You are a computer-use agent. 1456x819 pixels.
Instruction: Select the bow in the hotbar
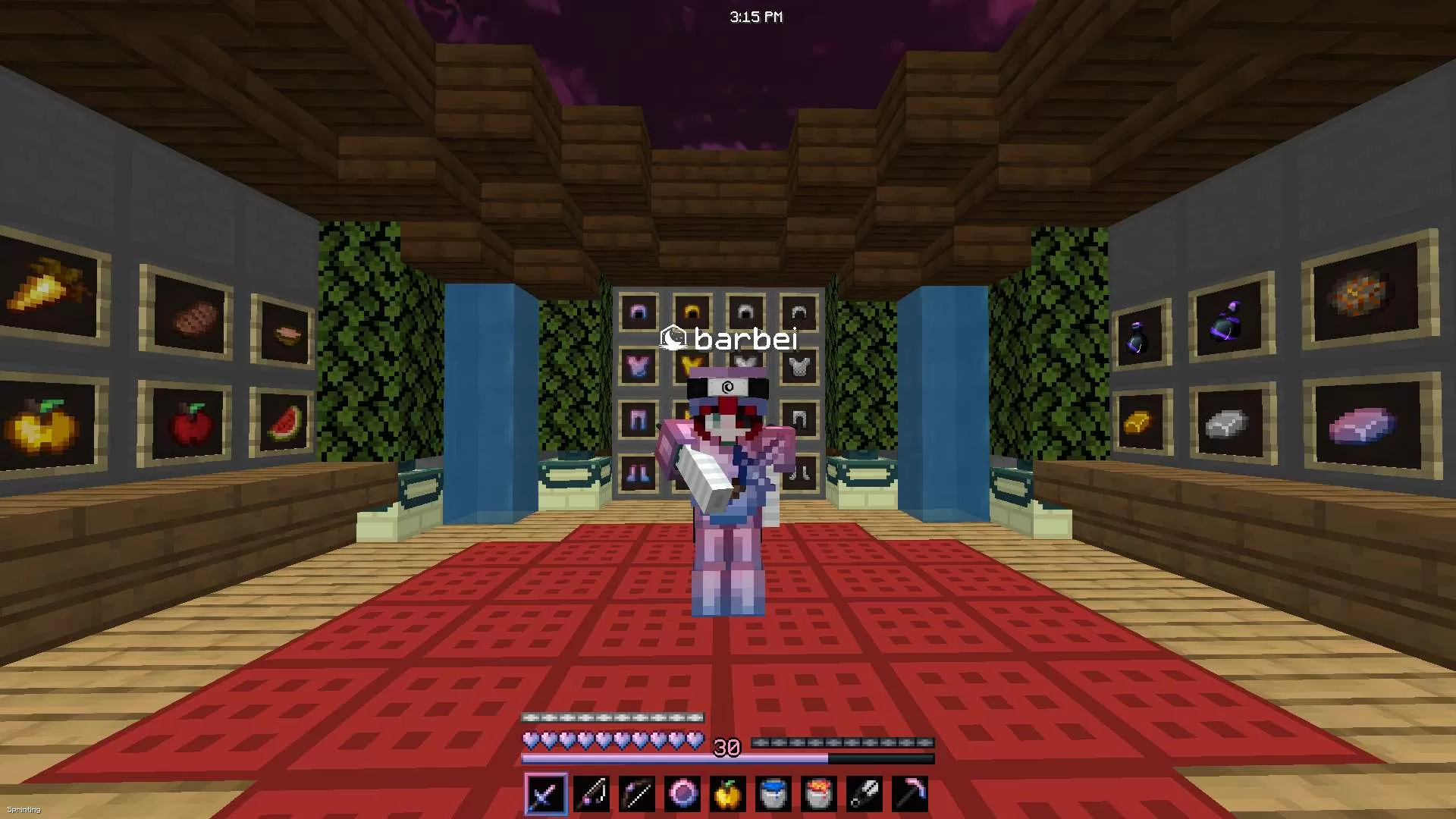click(636, 792)
